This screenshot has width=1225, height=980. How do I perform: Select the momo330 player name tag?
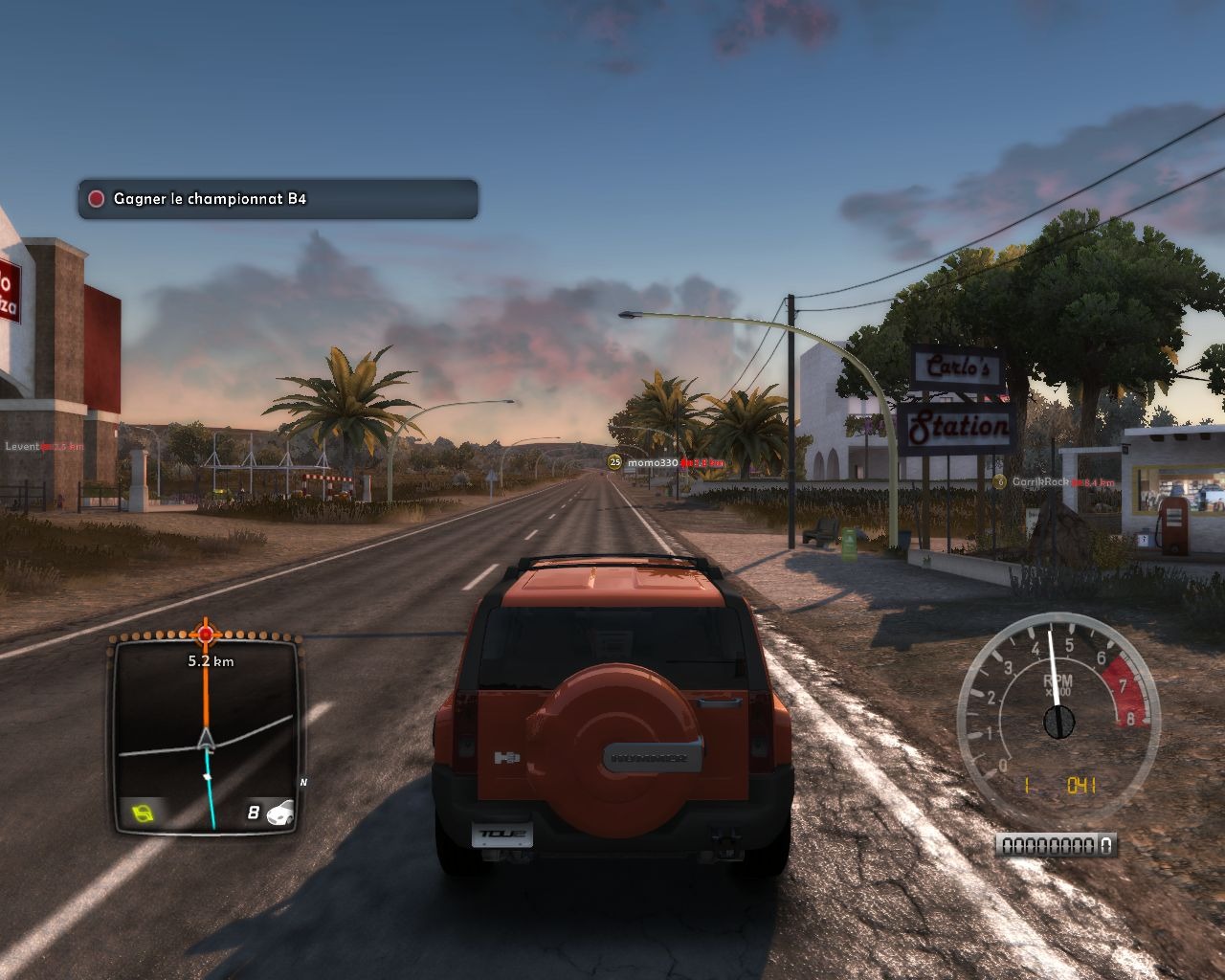(653, 462)
